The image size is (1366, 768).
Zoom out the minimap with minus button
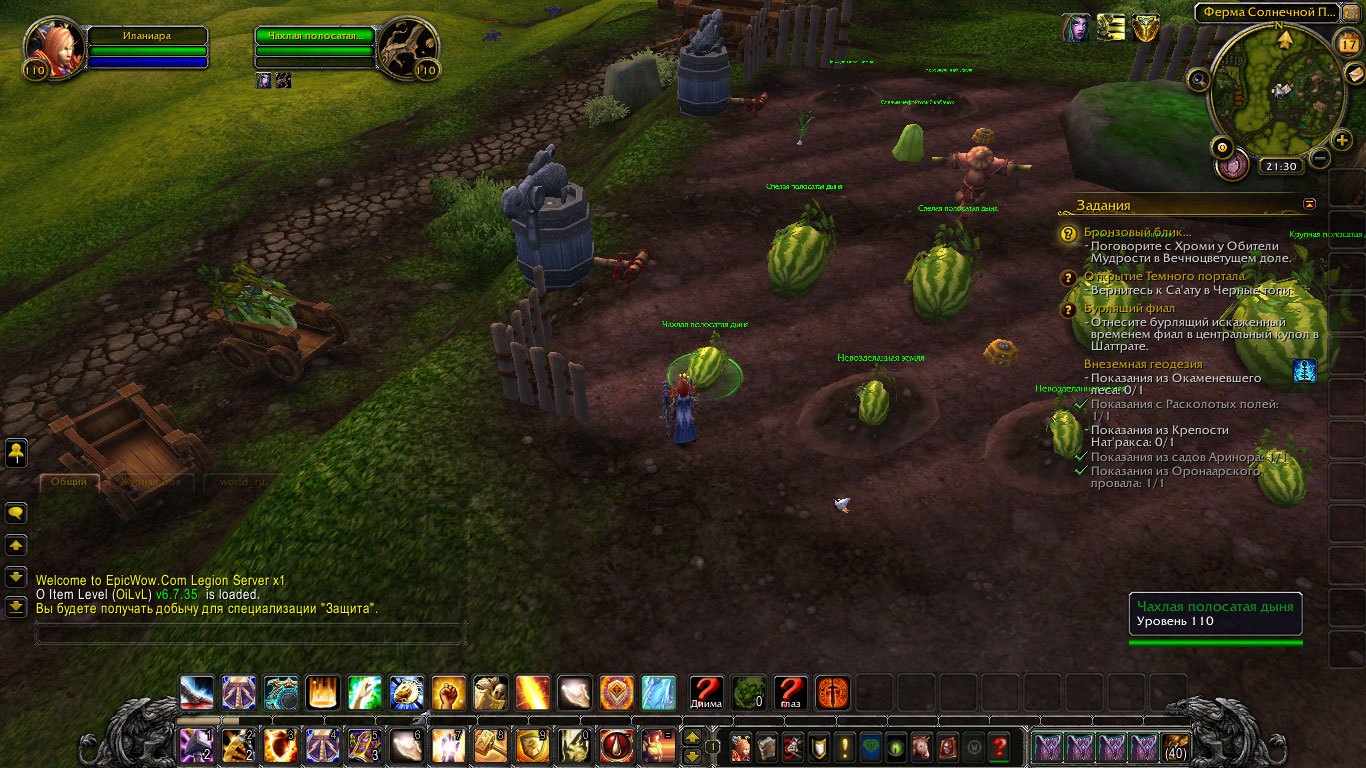(x=1320, y=158)
